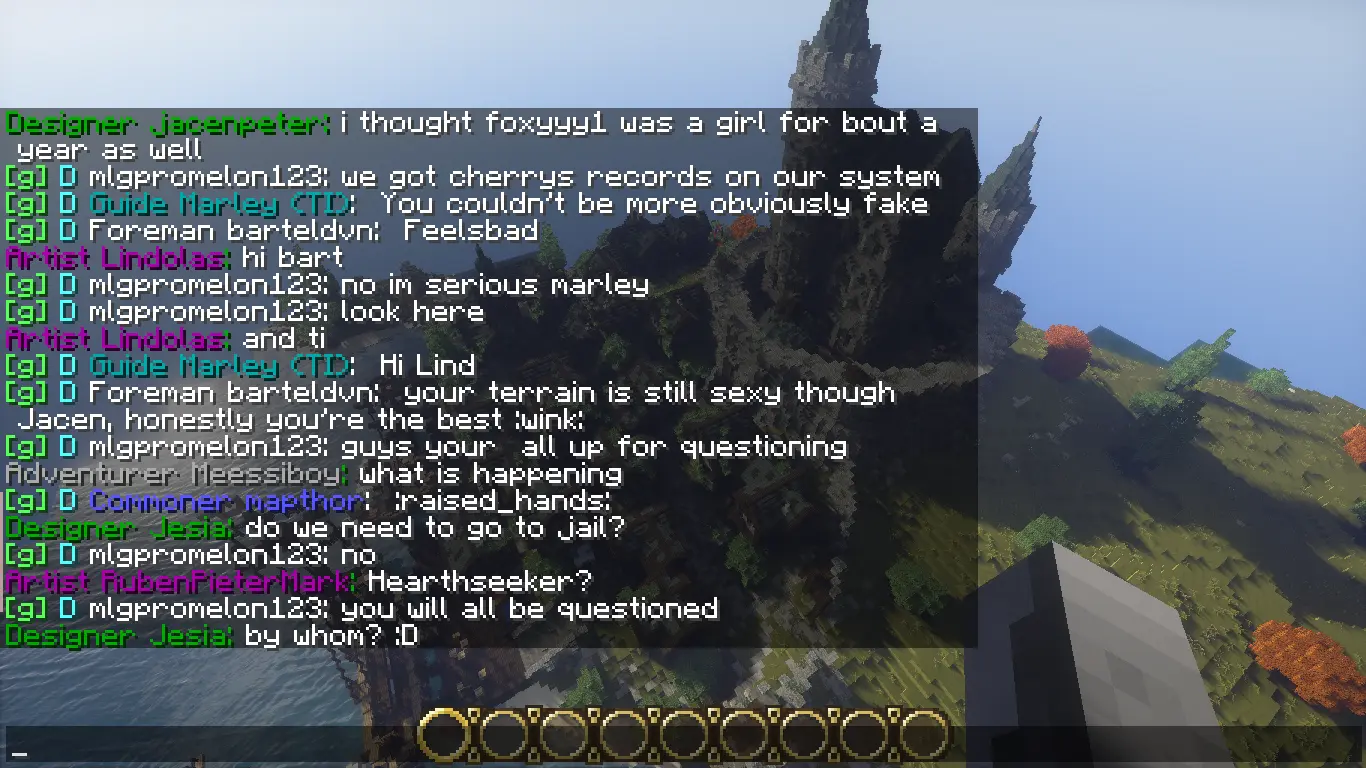Click Jesia's "by whom? :D" chat message
The height and width of the screenshot is (768, 1366).
(330, 636)
